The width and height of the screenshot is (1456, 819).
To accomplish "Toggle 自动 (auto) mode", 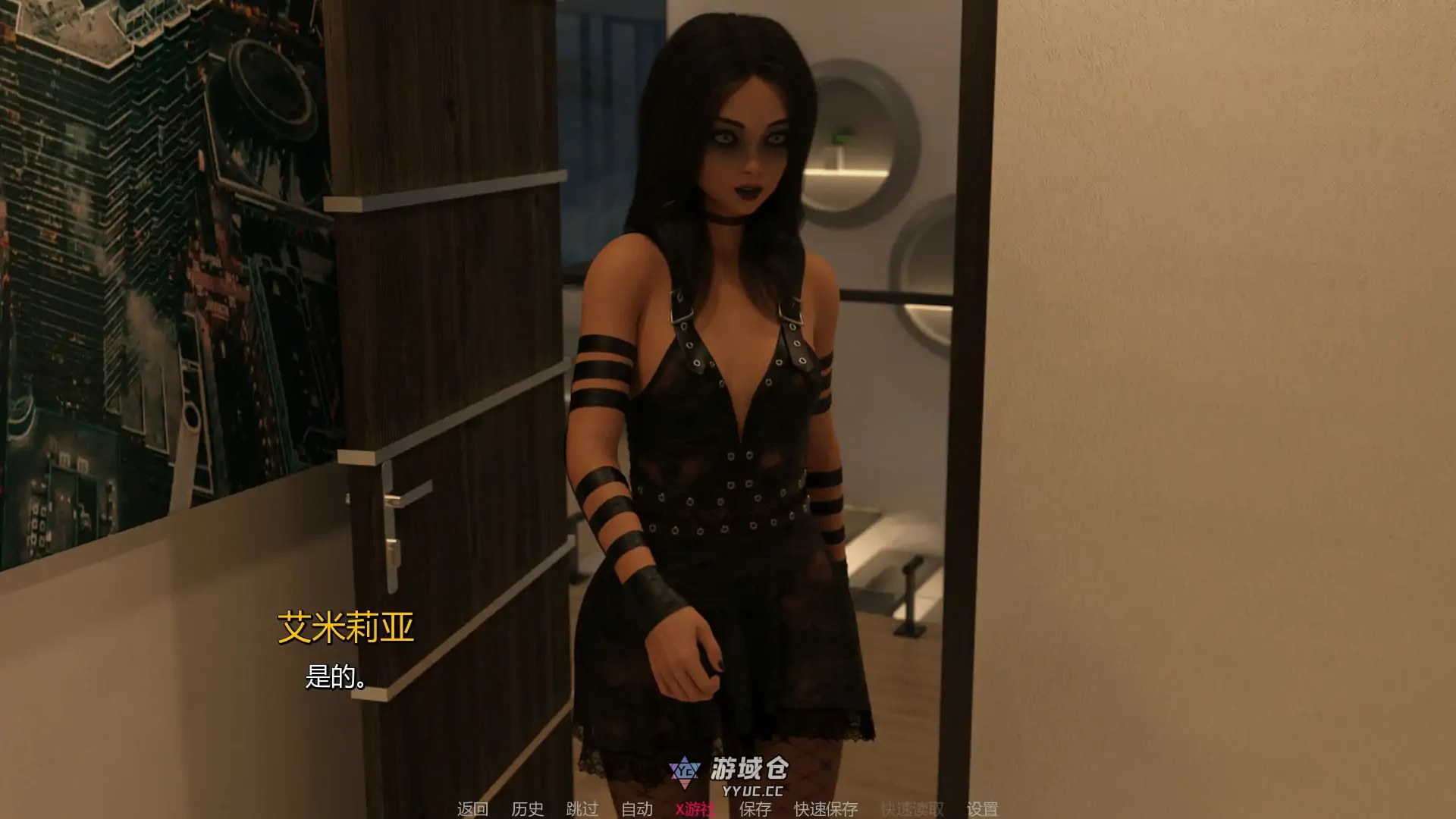I will coord(636,809).
